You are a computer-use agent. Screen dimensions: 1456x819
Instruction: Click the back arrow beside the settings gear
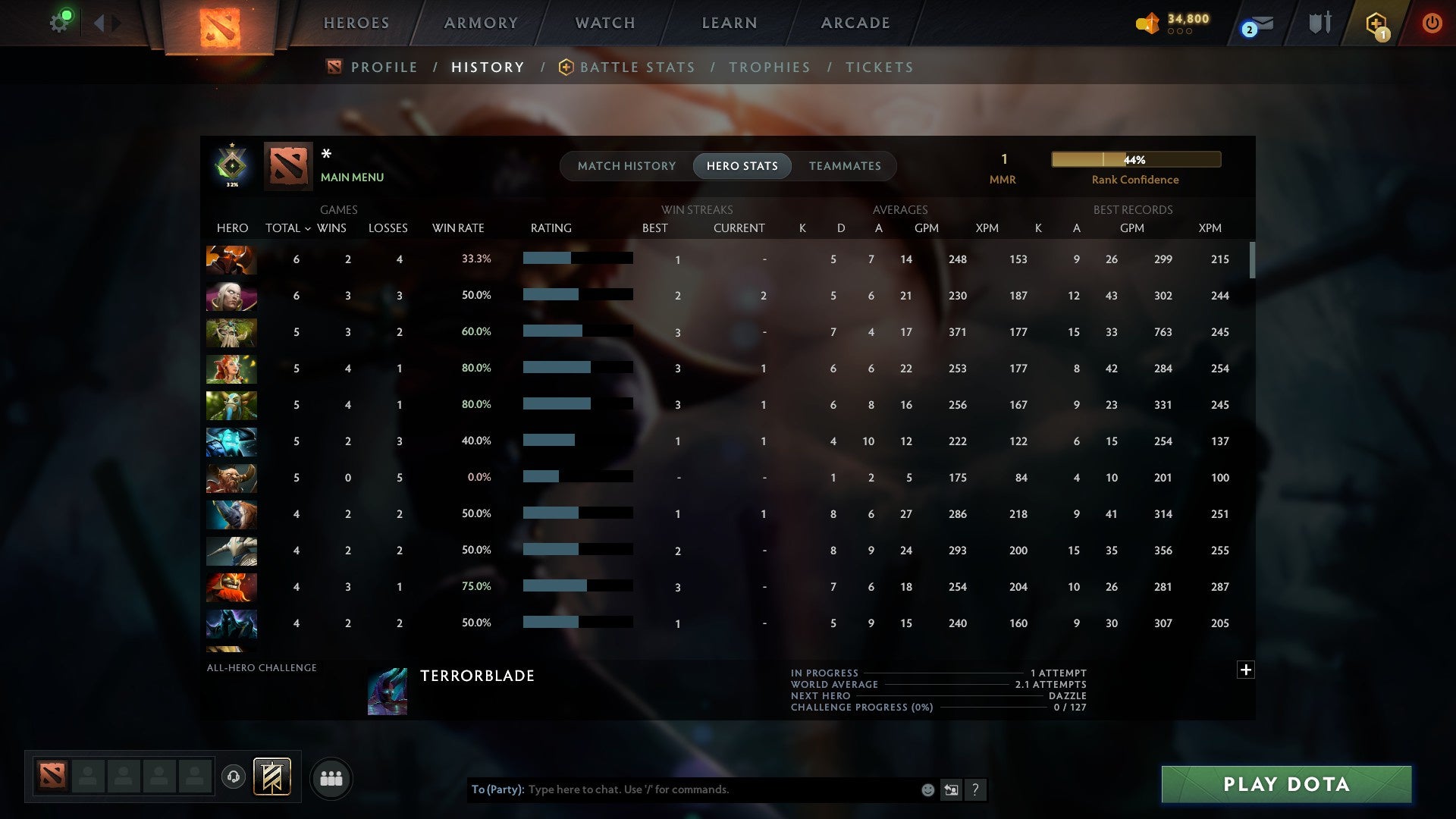pyautogui.click(x=101, y=22)
